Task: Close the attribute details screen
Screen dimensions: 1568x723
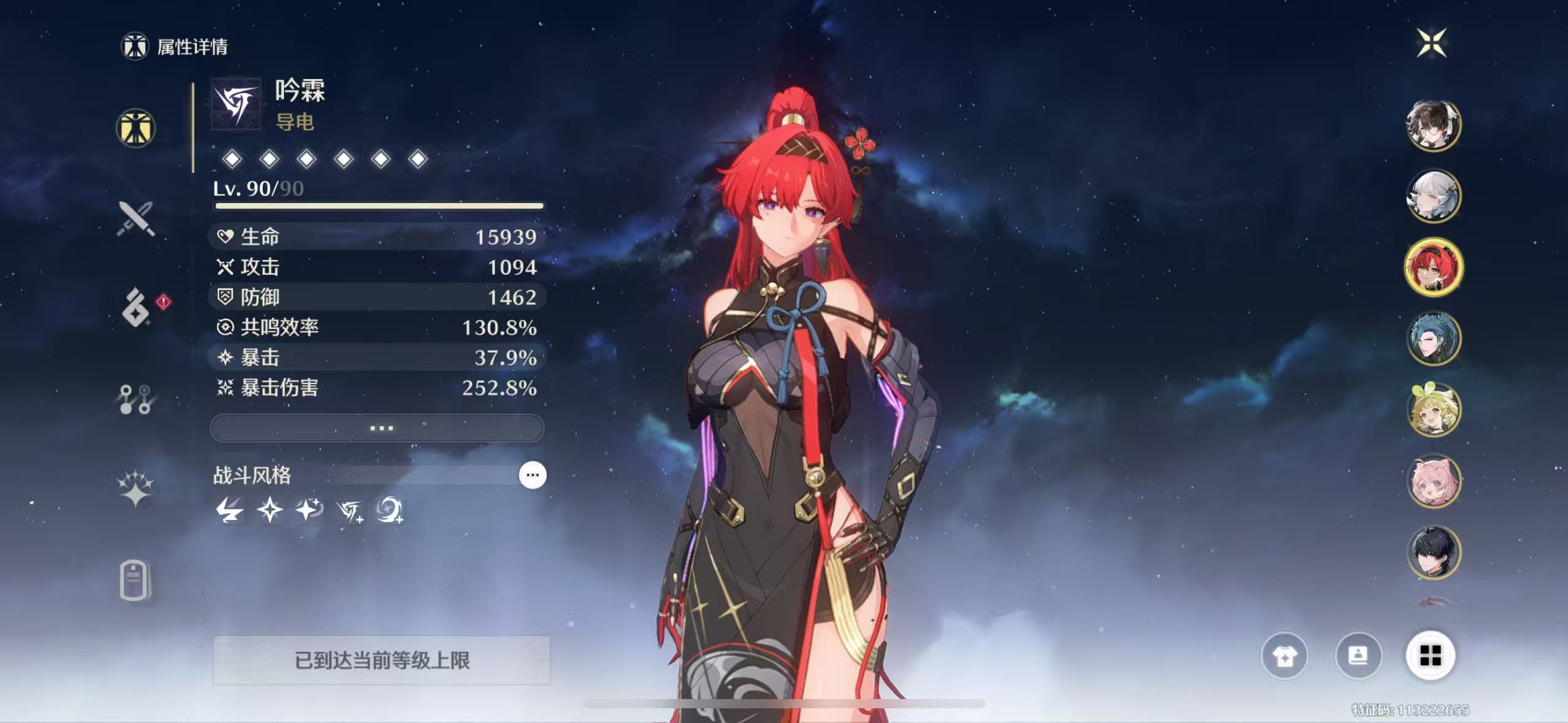Action: tap(1432, 43)
